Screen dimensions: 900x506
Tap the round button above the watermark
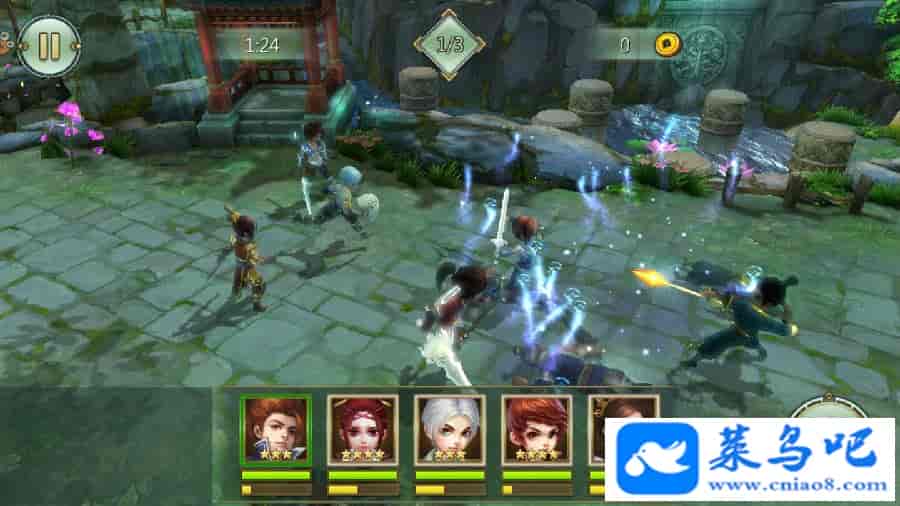(x=826, y=408)
